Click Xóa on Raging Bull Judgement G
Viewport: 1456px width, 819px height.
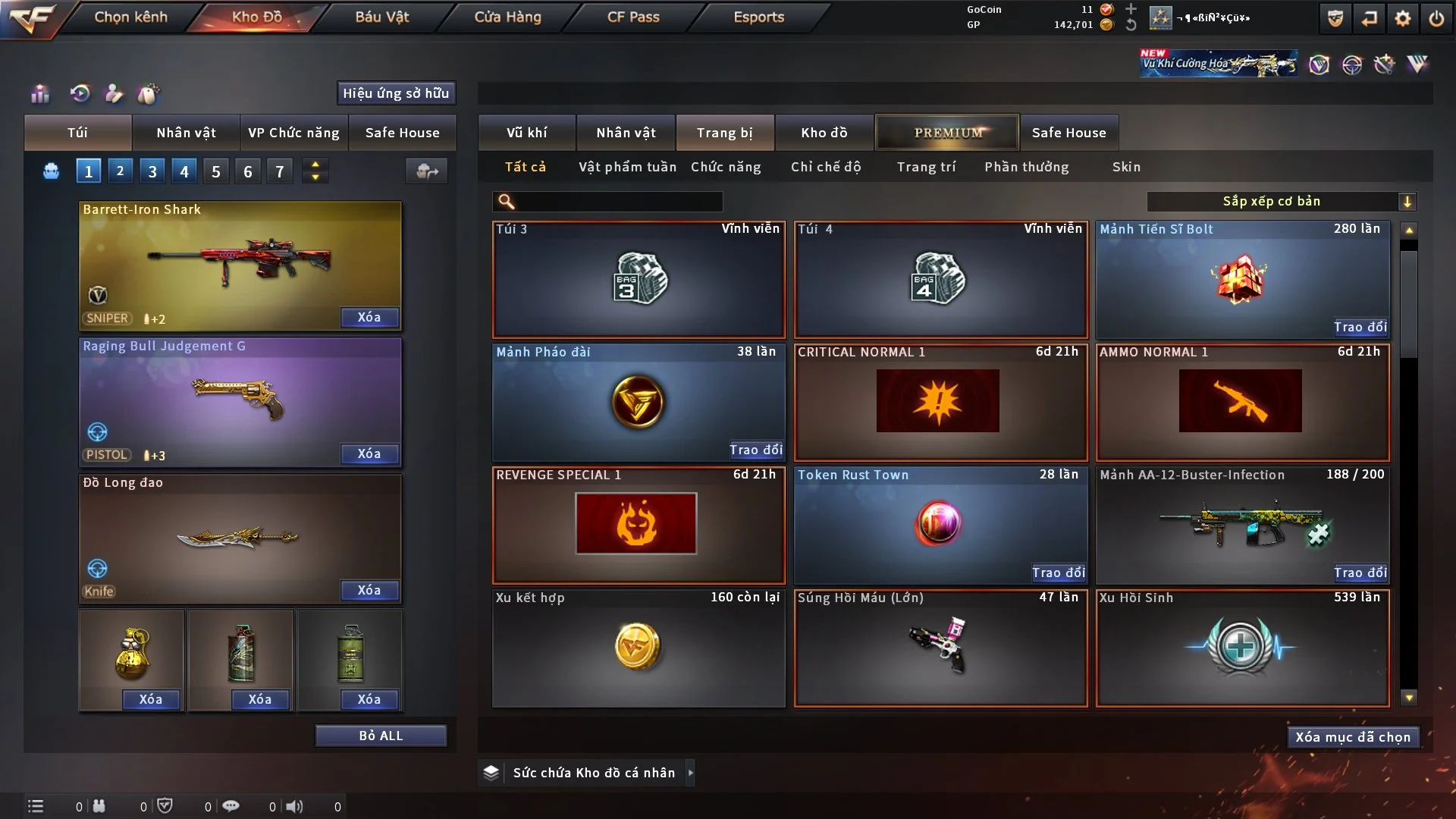tap(369, 453)
